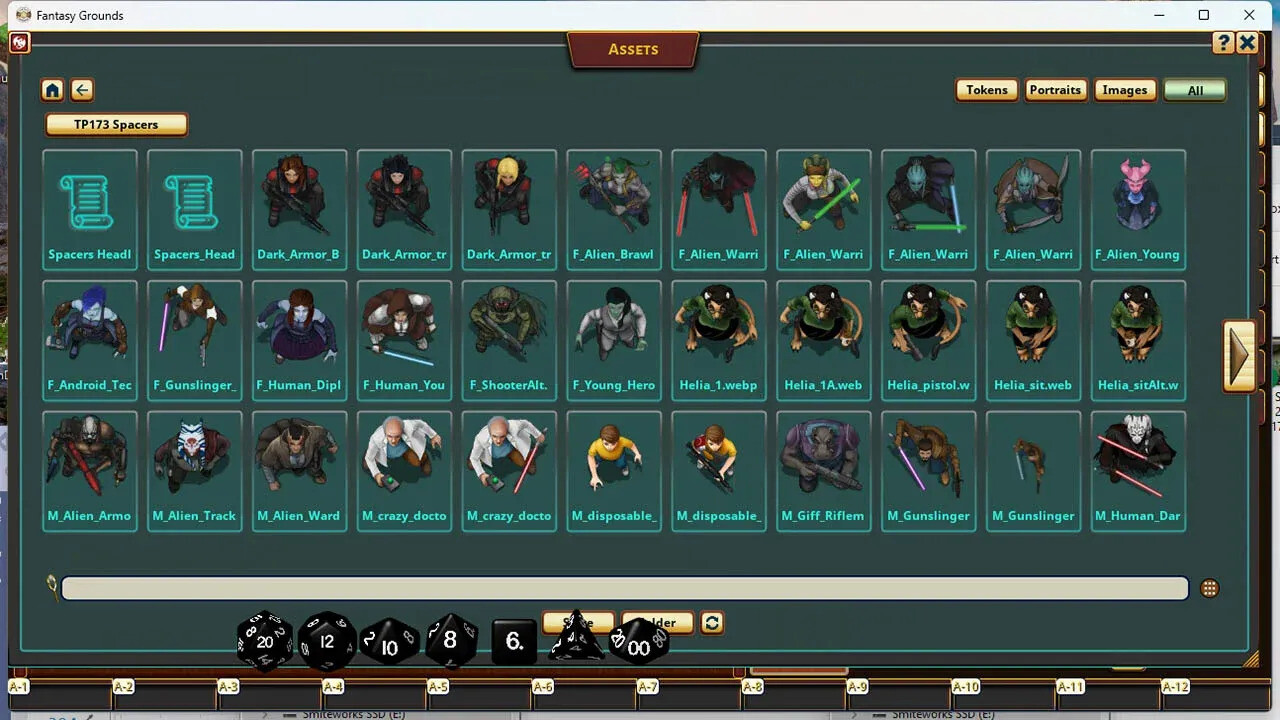This screenshot has width=1280, height=720.
Task: Select the All assets filter
Action: [x=1194, y=90]
